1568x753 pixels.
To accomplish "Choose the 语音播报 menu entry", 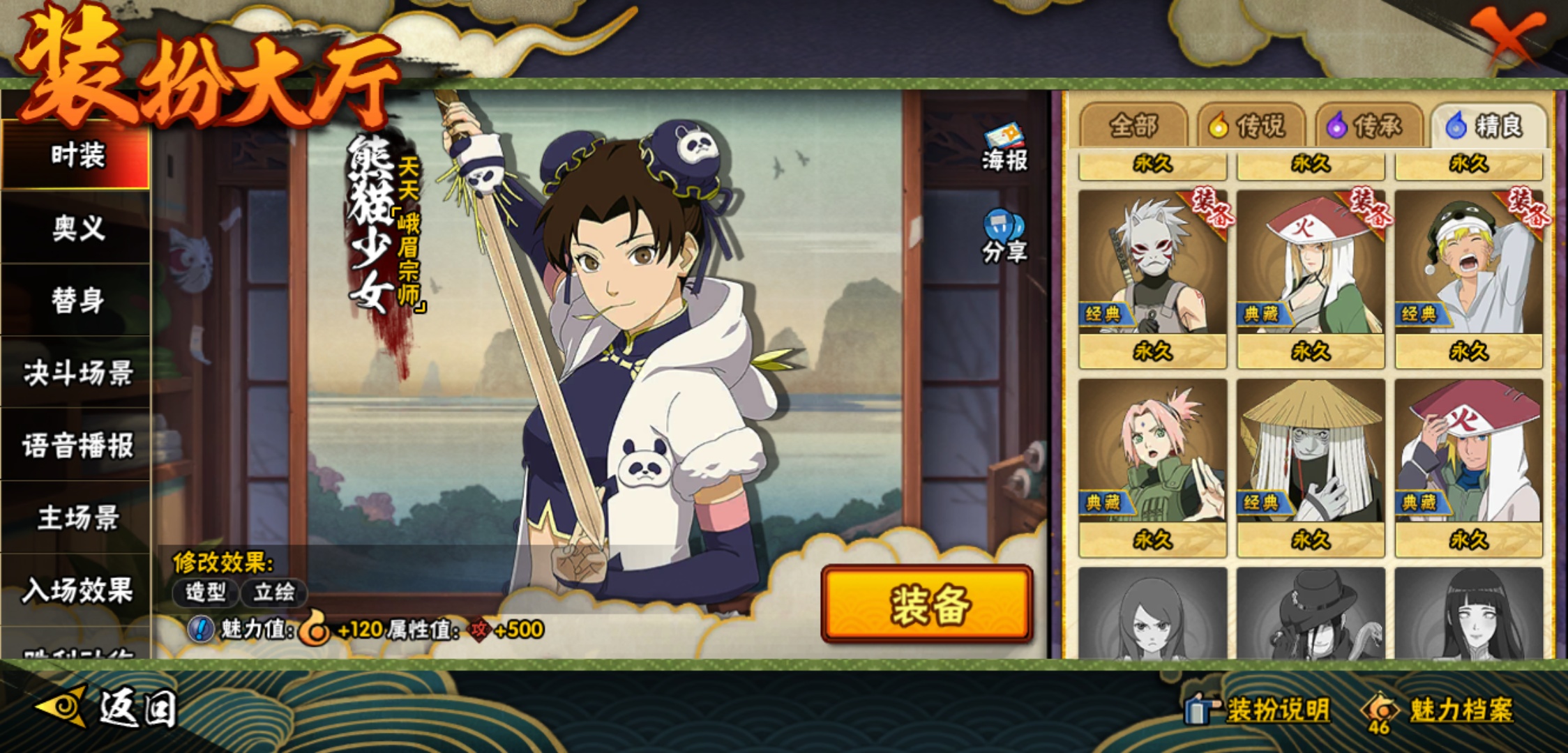I will (77, 446).
